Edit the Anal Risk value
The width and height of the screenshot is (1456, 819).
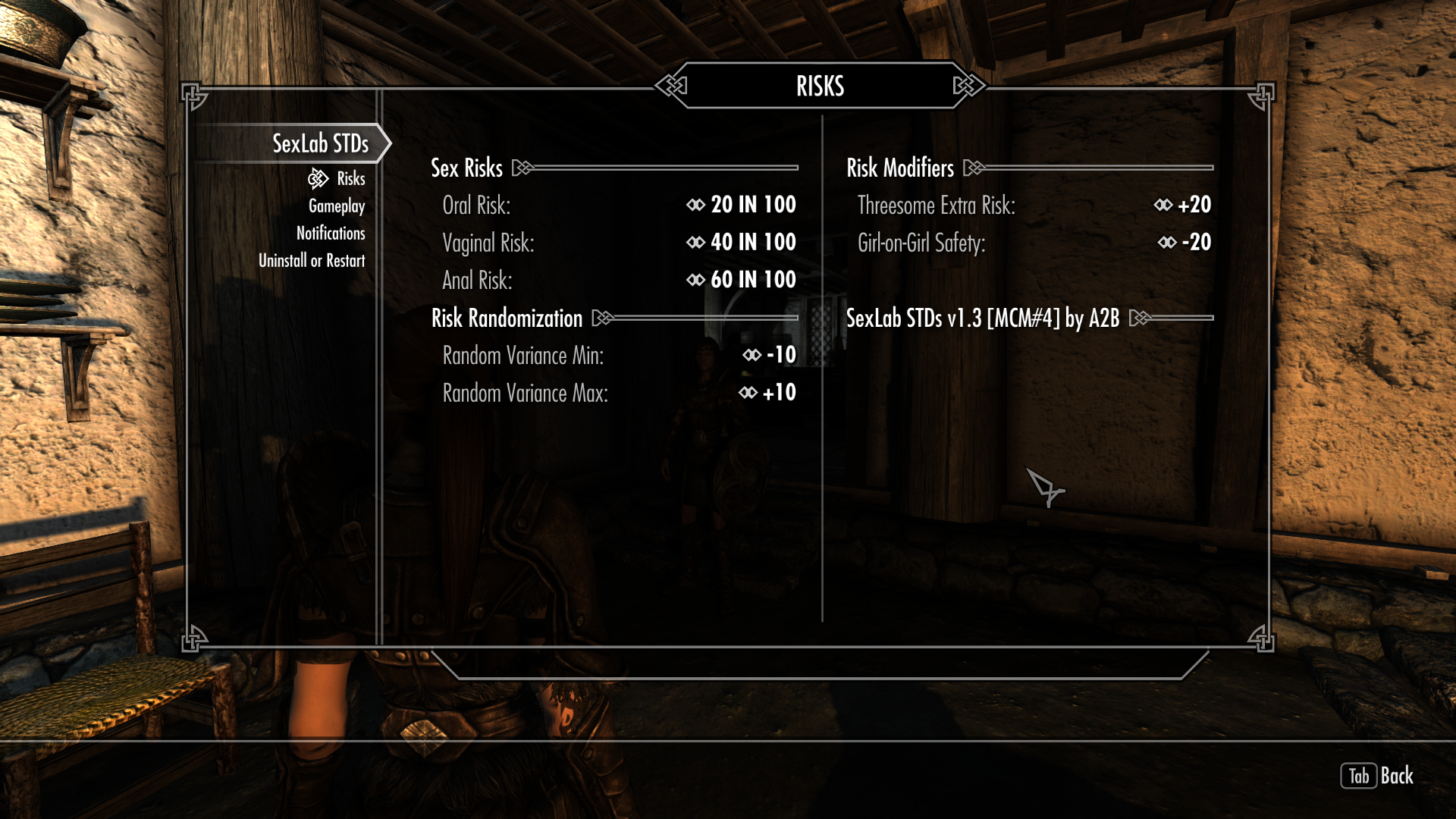[x=752, y=280]
